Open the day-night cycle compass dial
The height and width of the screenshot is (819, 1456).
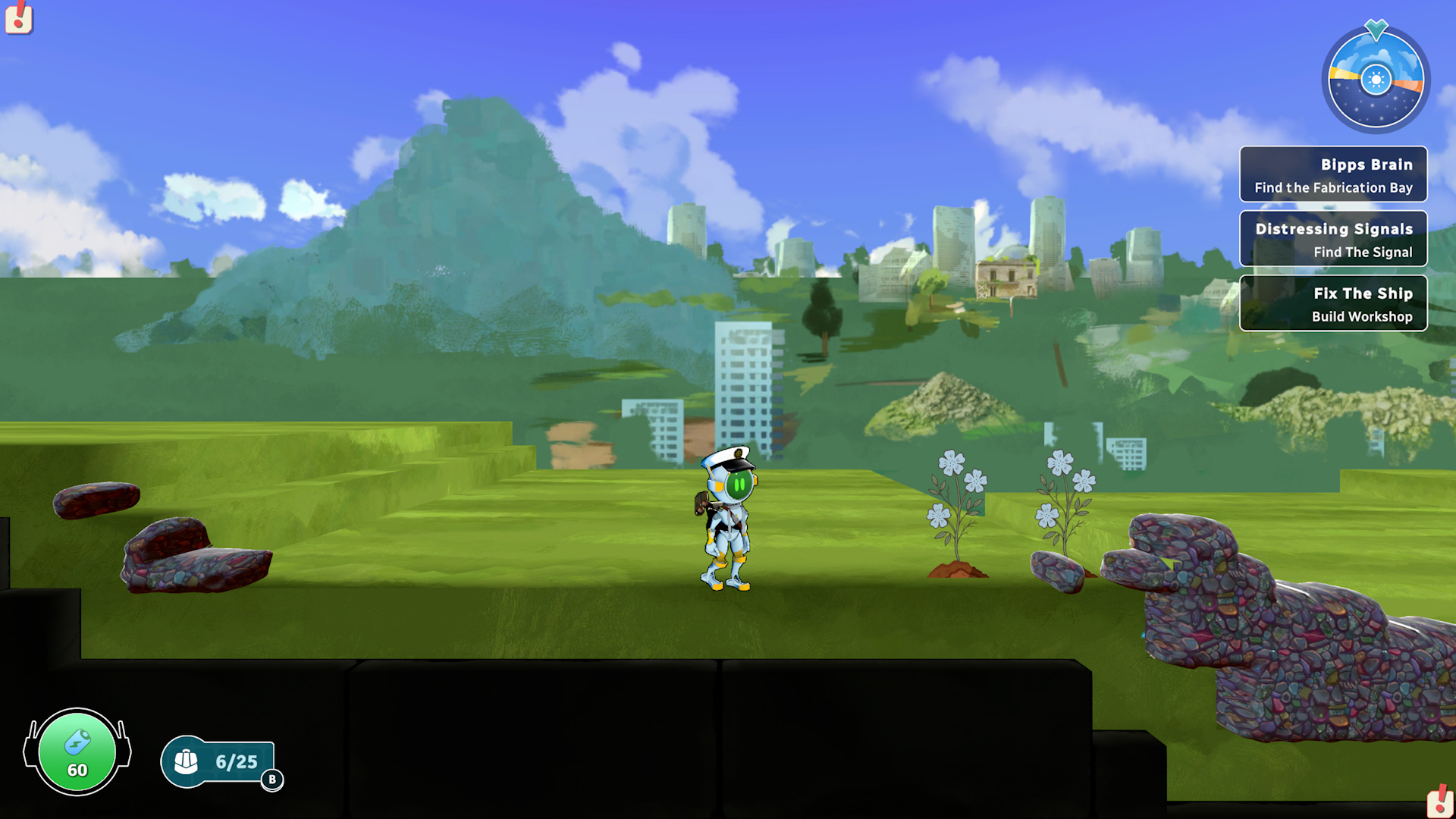pos(1376,80)
